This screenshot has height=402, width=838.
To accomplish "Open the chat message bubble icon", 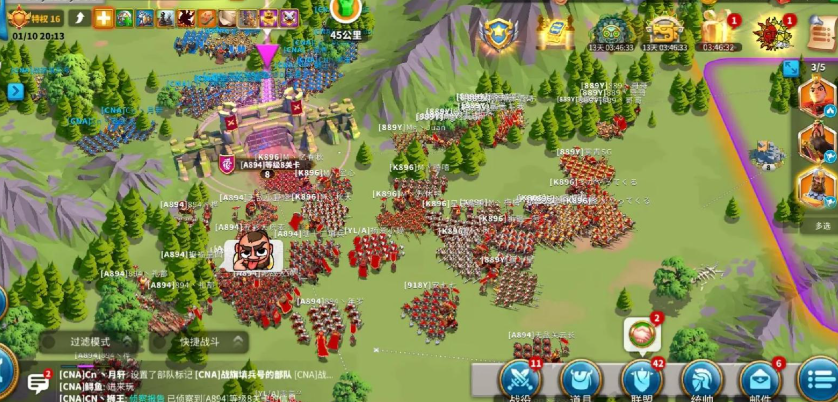I will (x=38, y=382).
